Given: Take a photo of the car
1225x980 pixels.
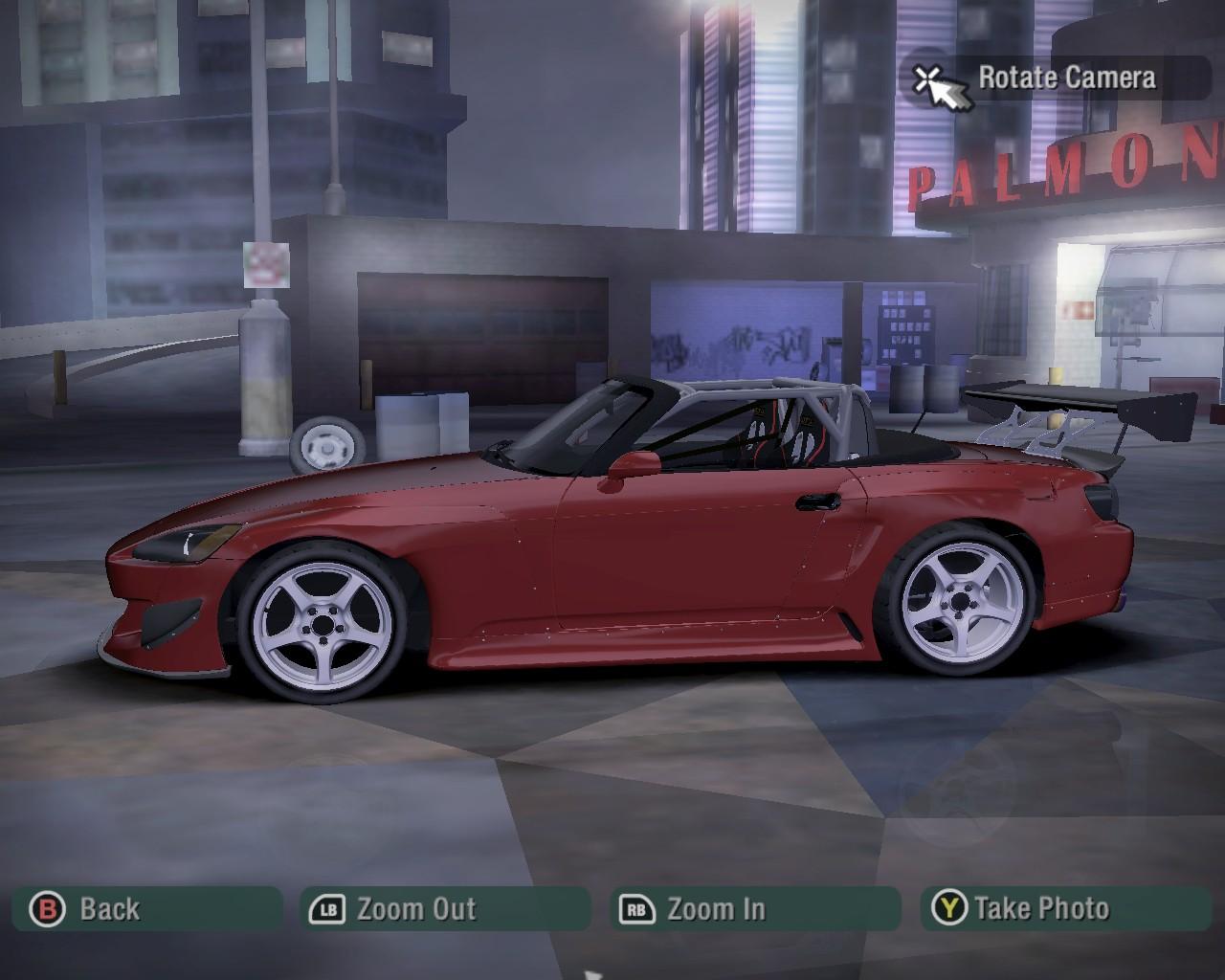Looking at the screenshot, I should pos(1065,909).
